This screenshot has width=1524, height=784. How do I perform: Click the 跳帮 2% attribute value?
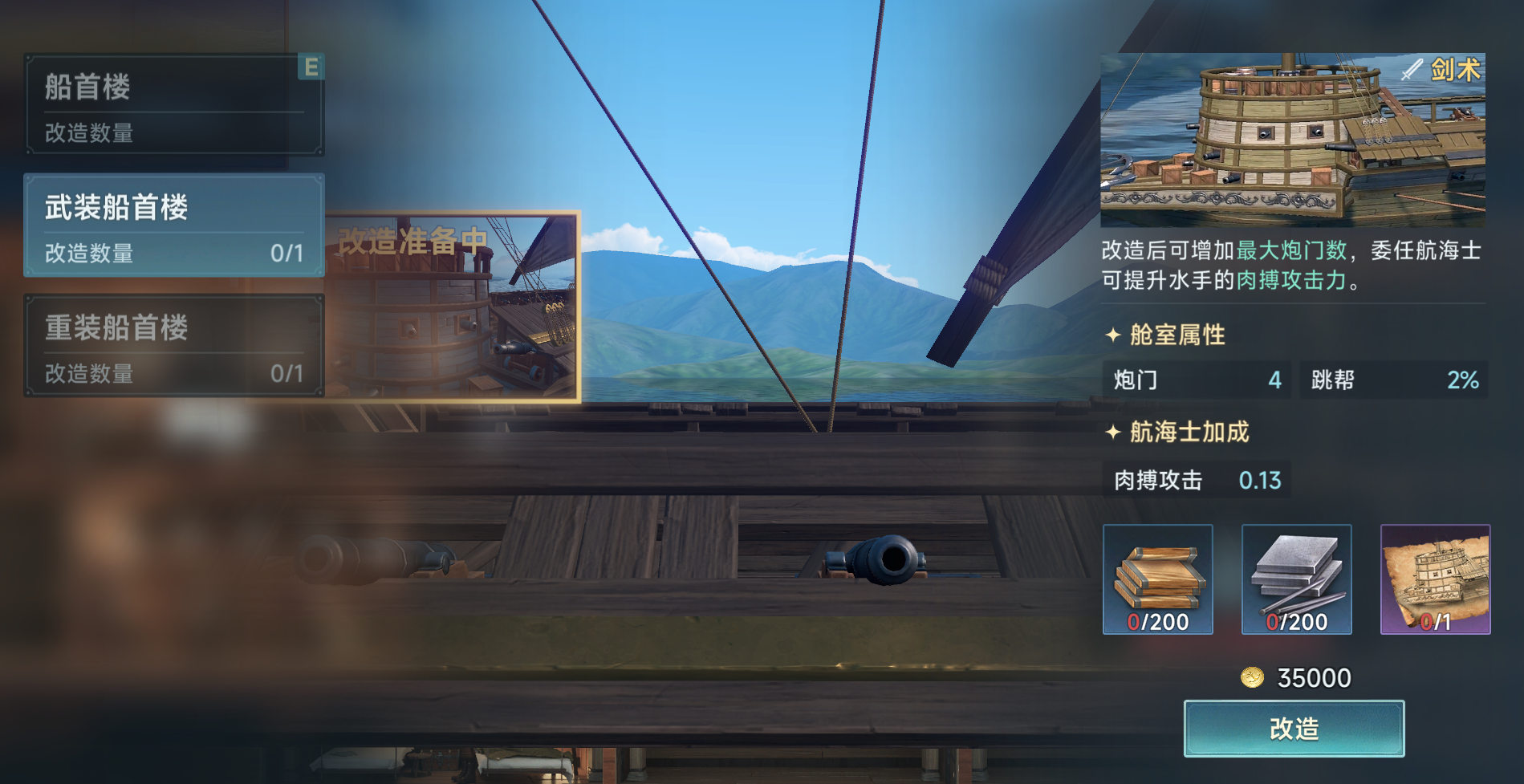click(1393, 381)
